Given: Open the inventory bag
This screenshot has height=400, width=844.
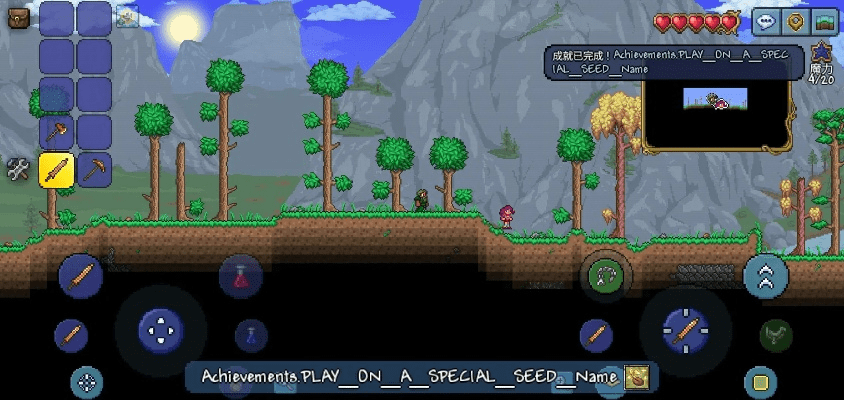Looking at the screenshot, I should (17, 17).
